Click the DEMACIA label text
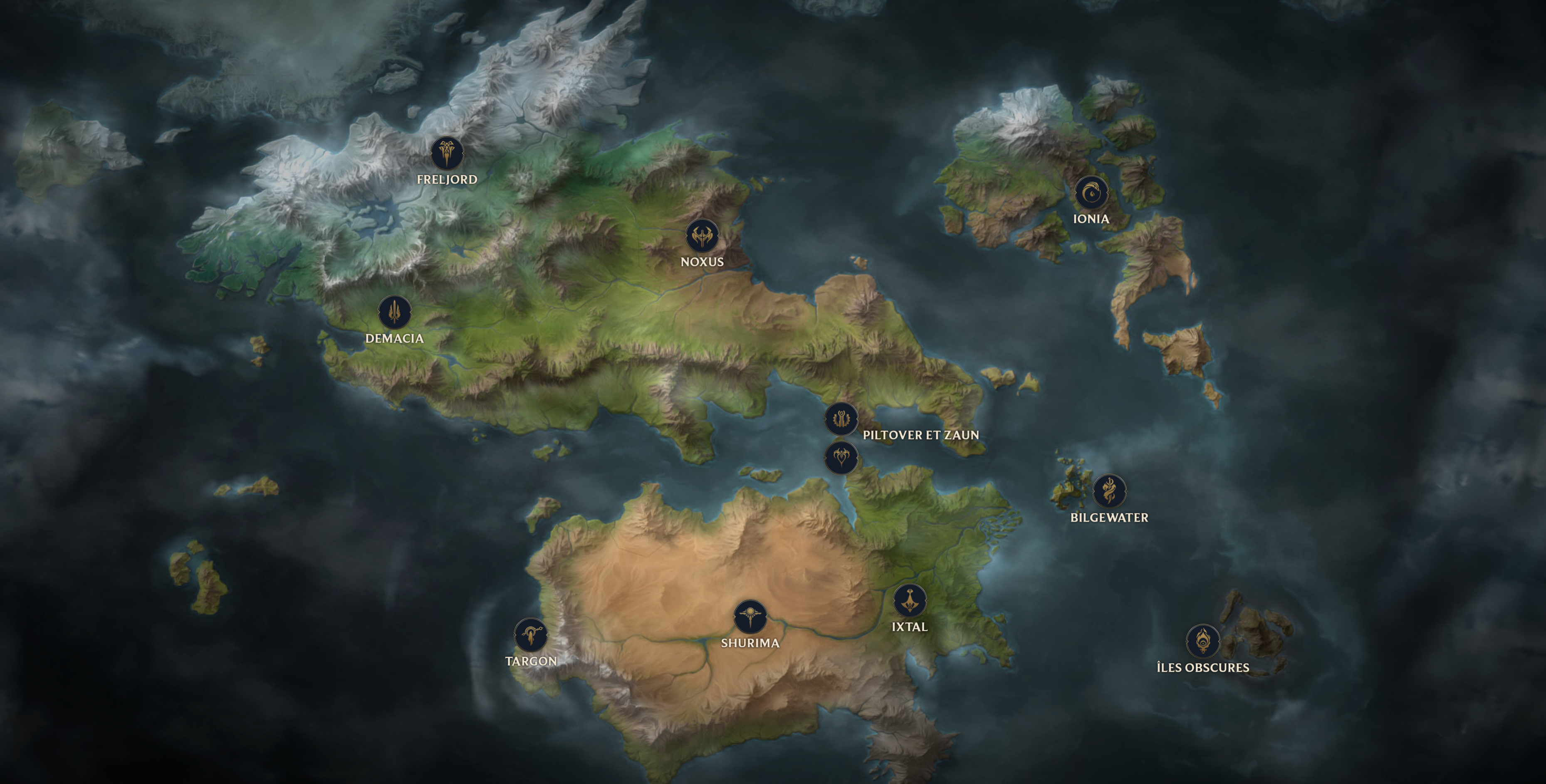Screen dimensions: 1546x784 click(x=394, y=338)
